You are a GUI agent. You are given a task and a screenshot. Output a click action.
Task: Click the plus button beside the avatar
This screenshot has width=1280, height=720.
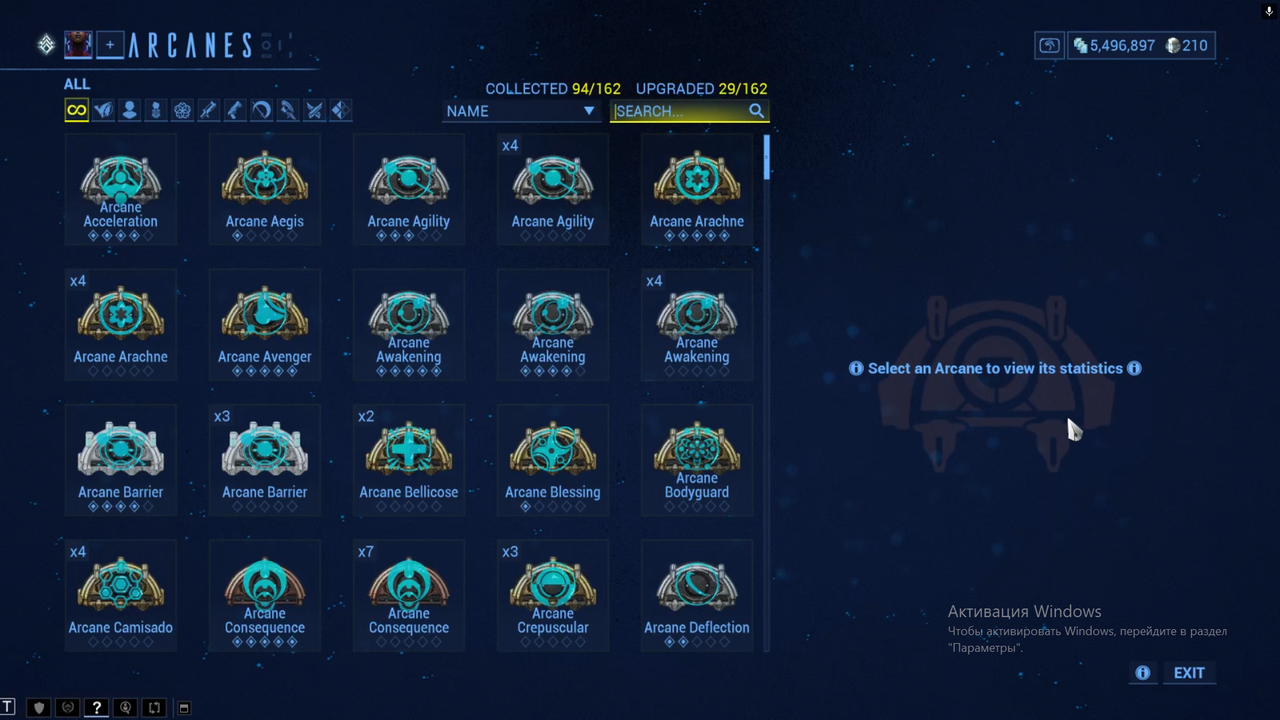click(110, 45)
